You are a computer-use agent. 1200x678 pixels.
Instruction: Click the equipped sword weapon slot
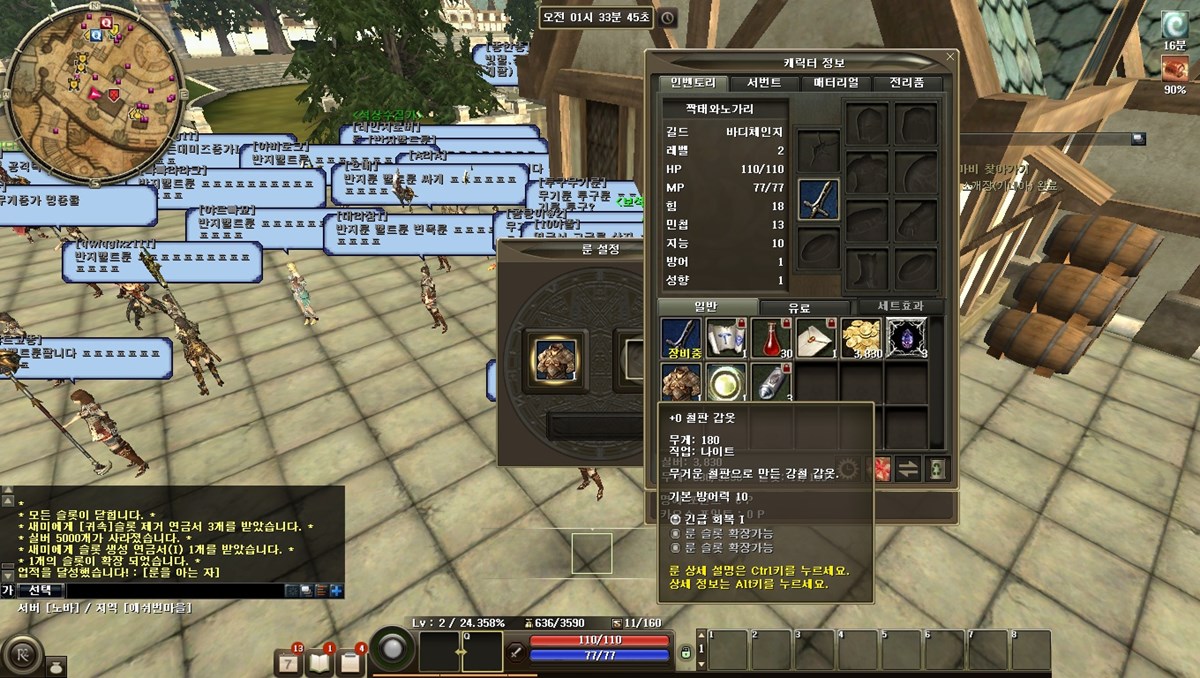click(819, 199)
